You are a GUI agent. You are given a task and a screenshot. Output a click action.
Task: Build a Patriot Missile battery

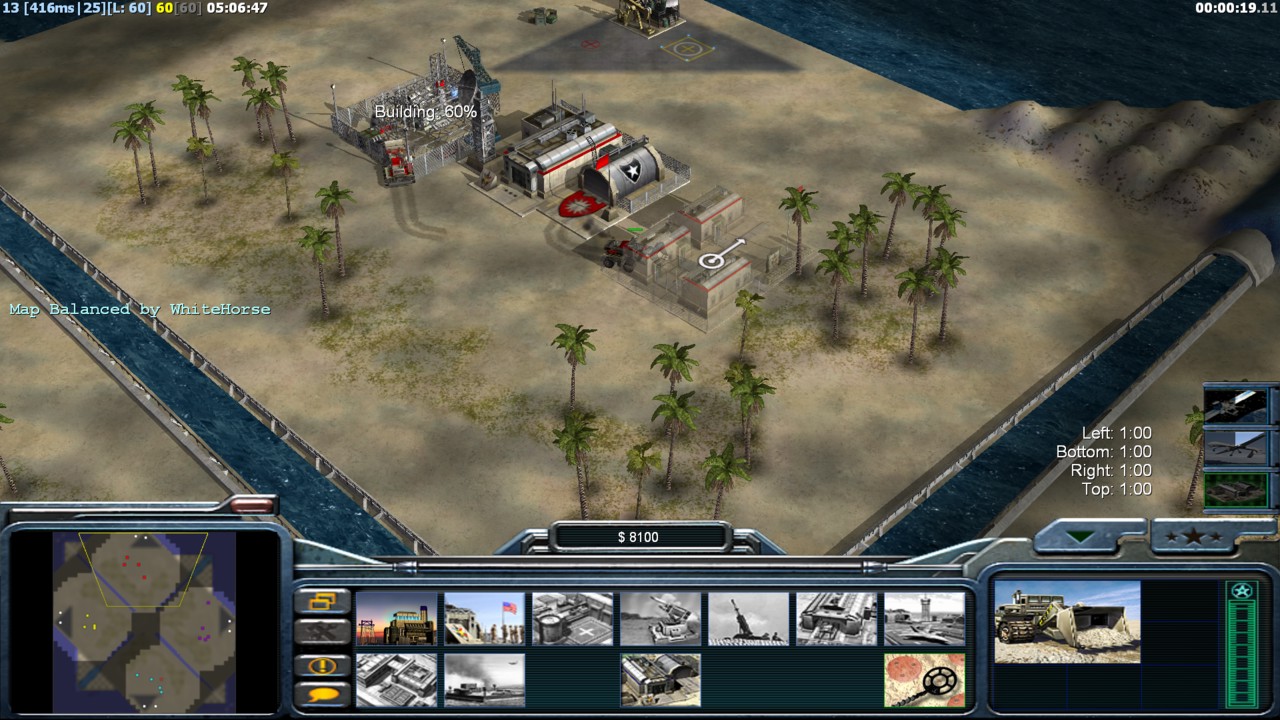click(661, 618)
